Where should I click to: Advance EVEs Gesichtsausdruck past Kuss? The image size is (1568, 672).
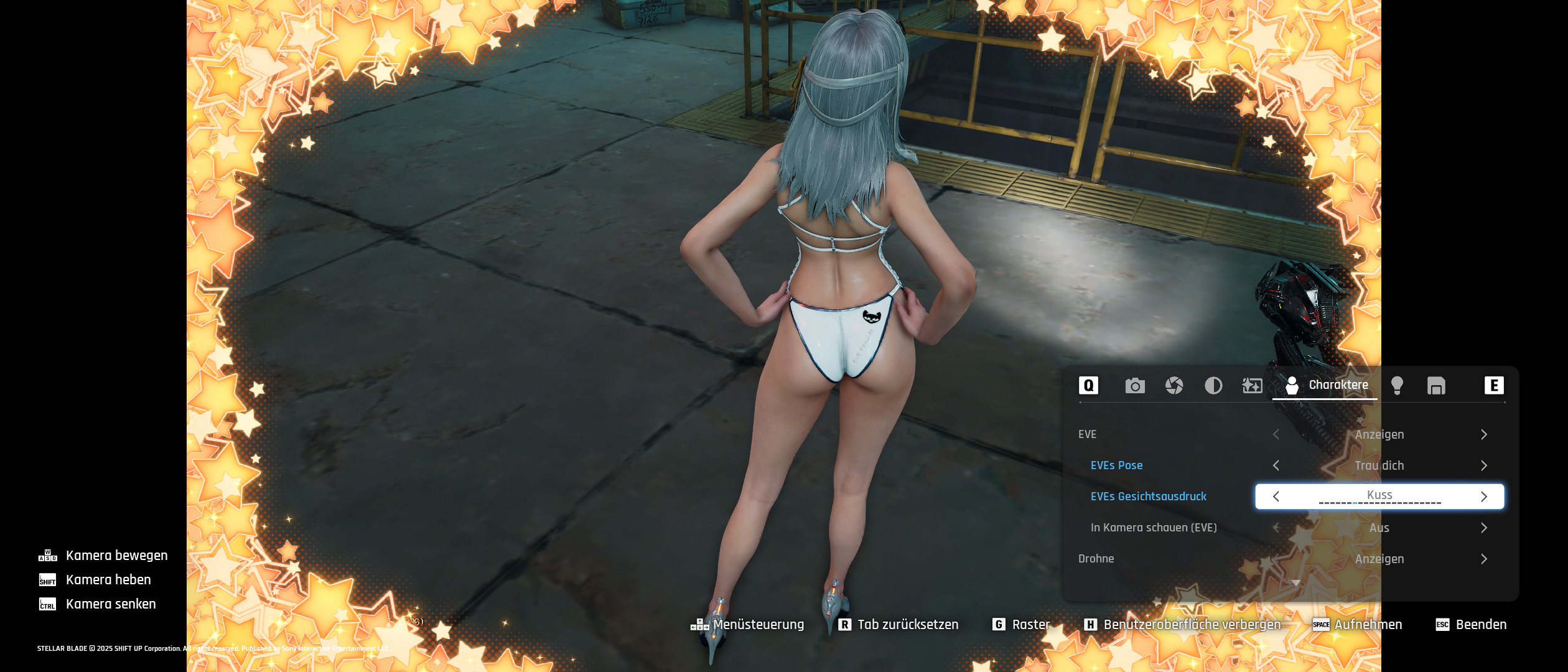(1484, 497)
